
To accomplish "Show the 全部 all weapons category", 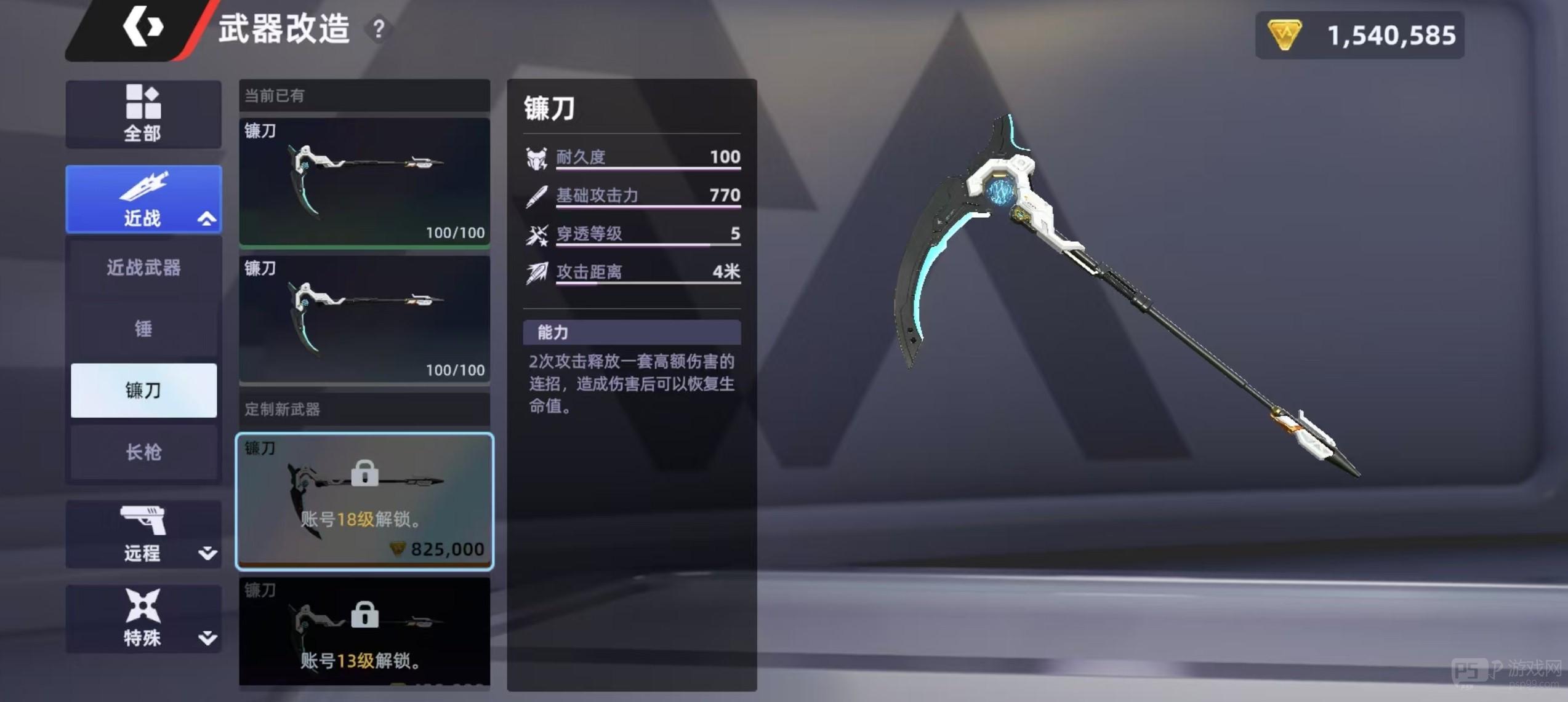I will click(x=143, y=114).
